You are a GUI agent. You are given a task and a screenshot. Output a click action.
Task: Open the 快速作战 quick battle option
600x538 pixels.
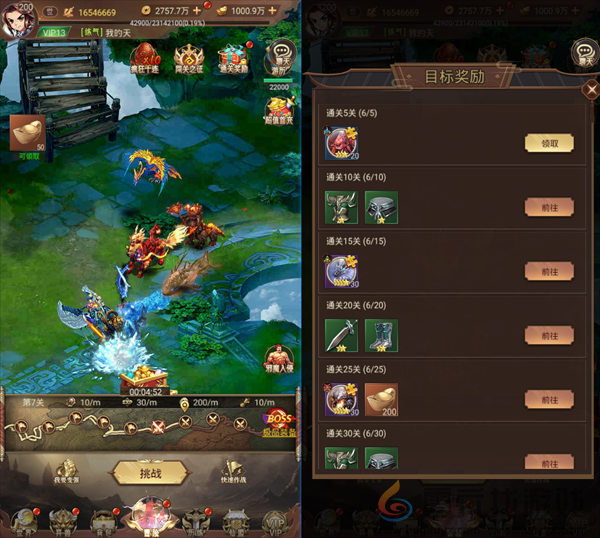tap(230, 472)
